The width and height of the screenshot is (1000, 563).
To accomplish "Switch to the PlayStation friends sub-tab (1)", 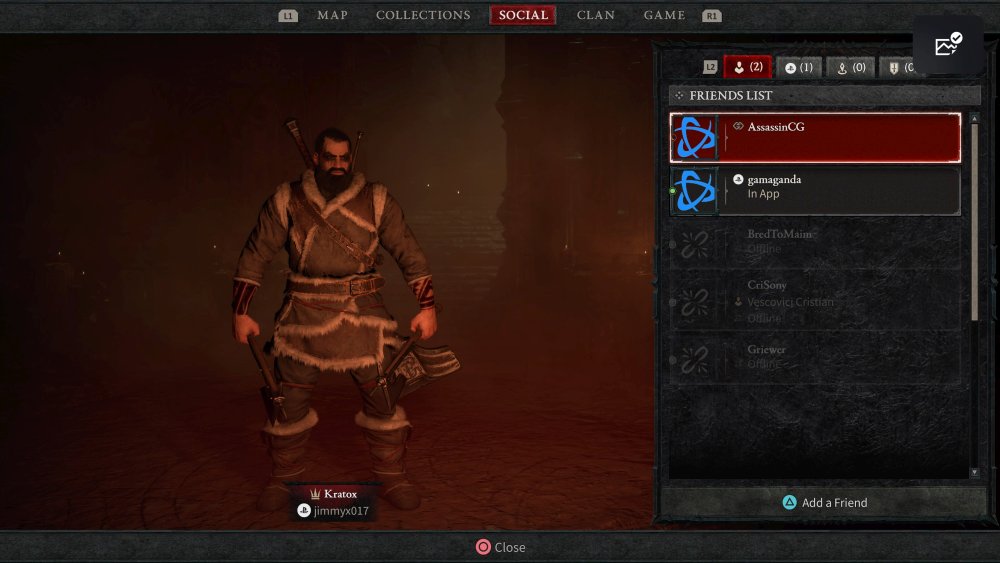I will click(799, 67).
